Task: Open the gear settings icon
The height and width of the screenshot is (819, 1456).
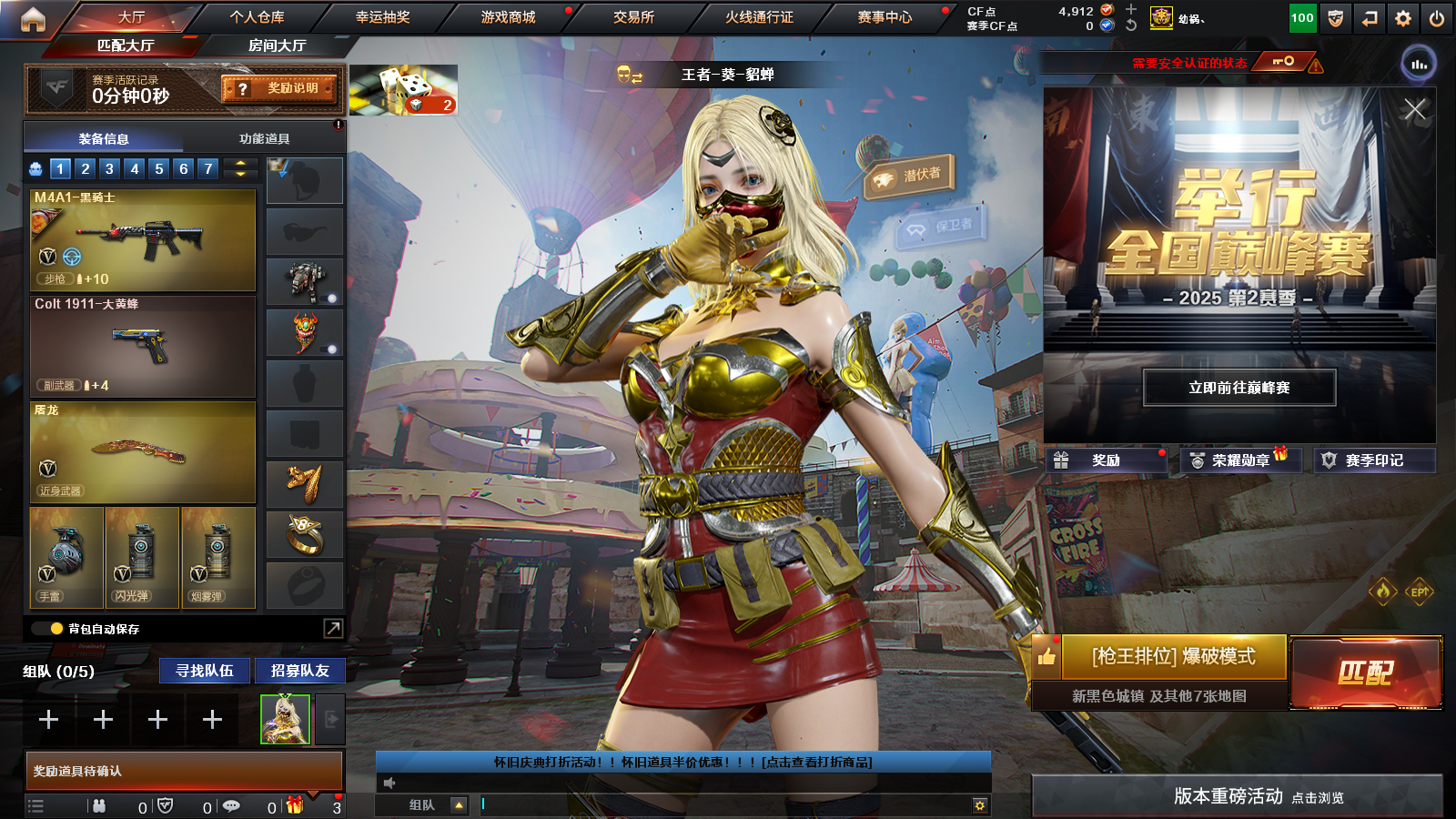Action: pos(1403,18)
